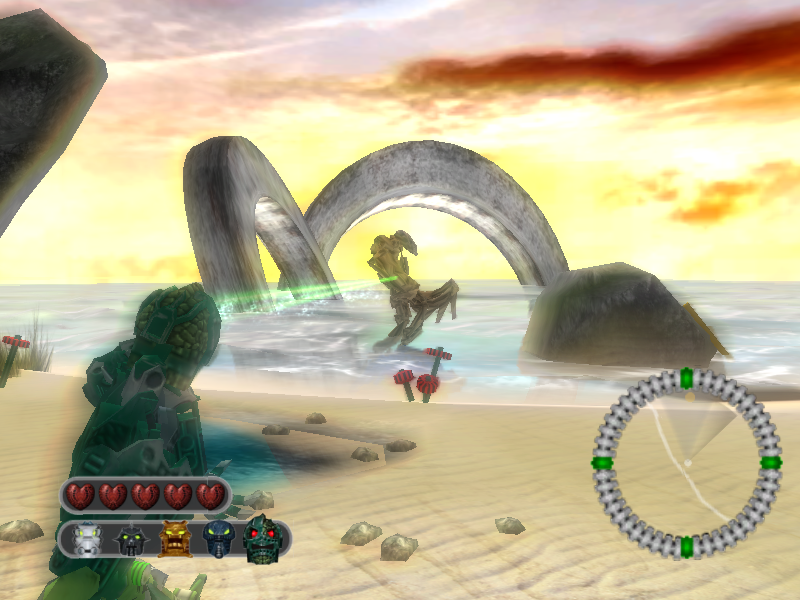Click the circular compass radar
The width and height of the screenshot is (800, 600).
click(x=686, y=462)
